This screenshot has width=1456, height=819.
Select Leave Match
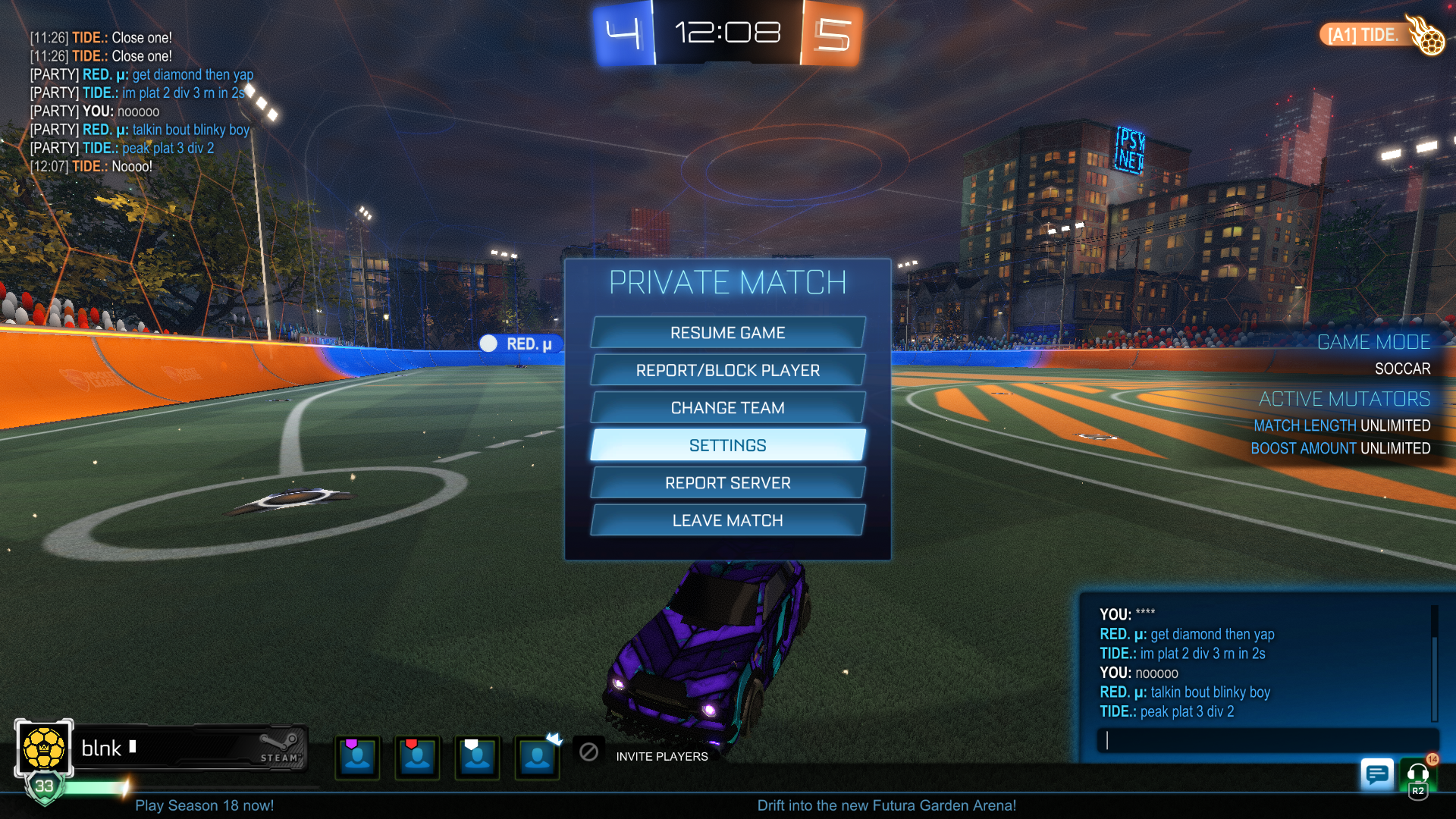pyautogui.click(x=727, y=520)
